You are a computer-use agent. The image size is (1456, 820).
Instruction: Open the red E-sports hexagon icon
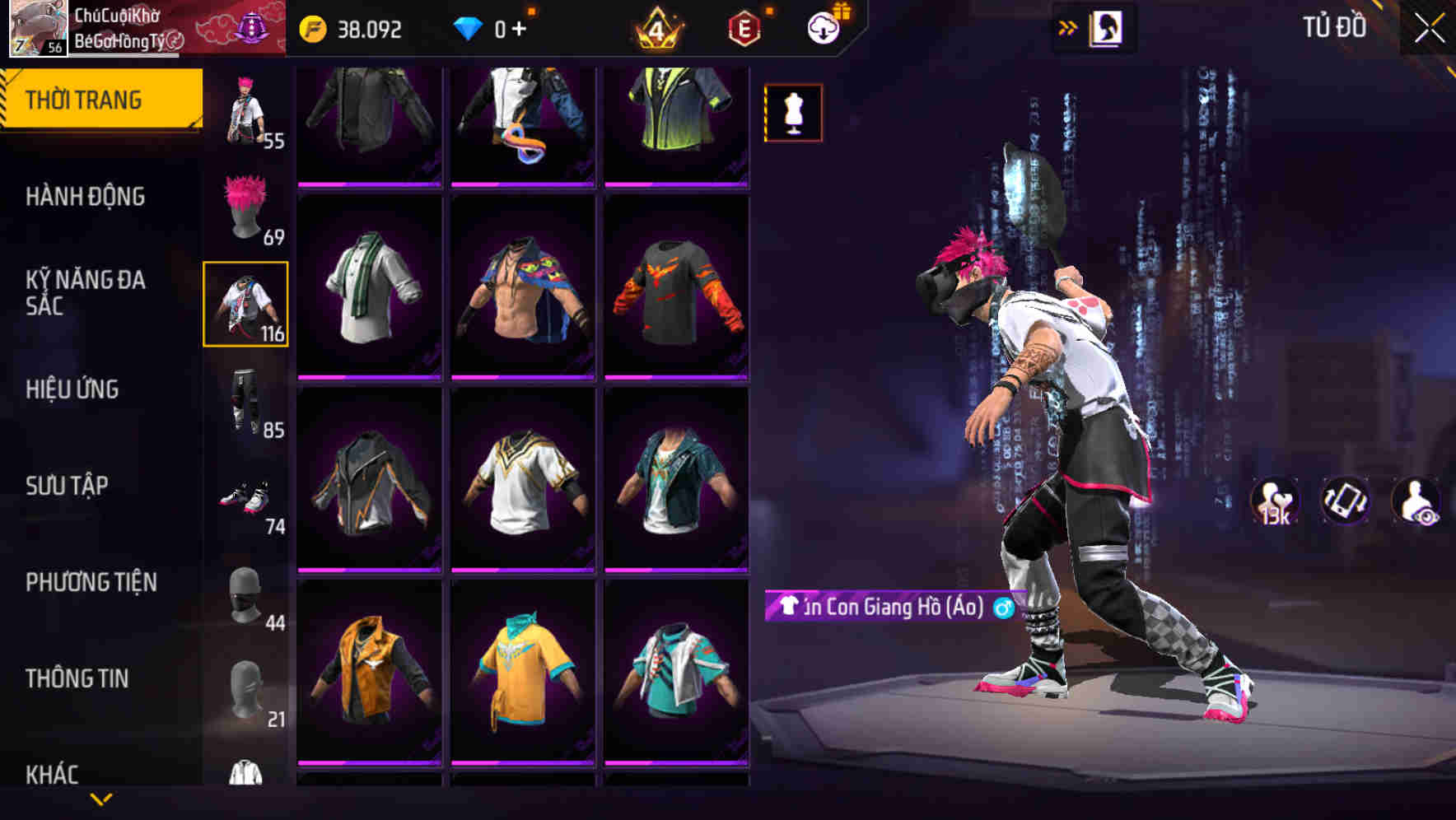(743, 30)
